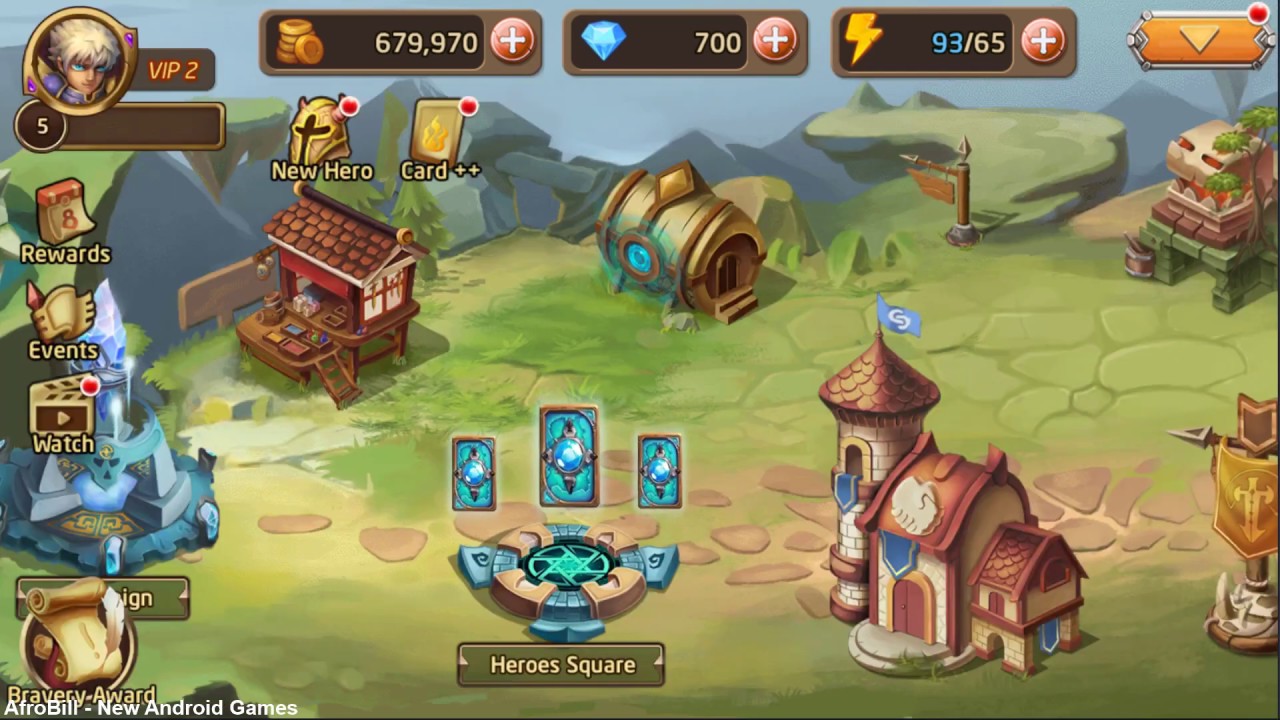View VIP 2 benefits
This screenshot has width=1280, height=720.
[x=173, y=71]
